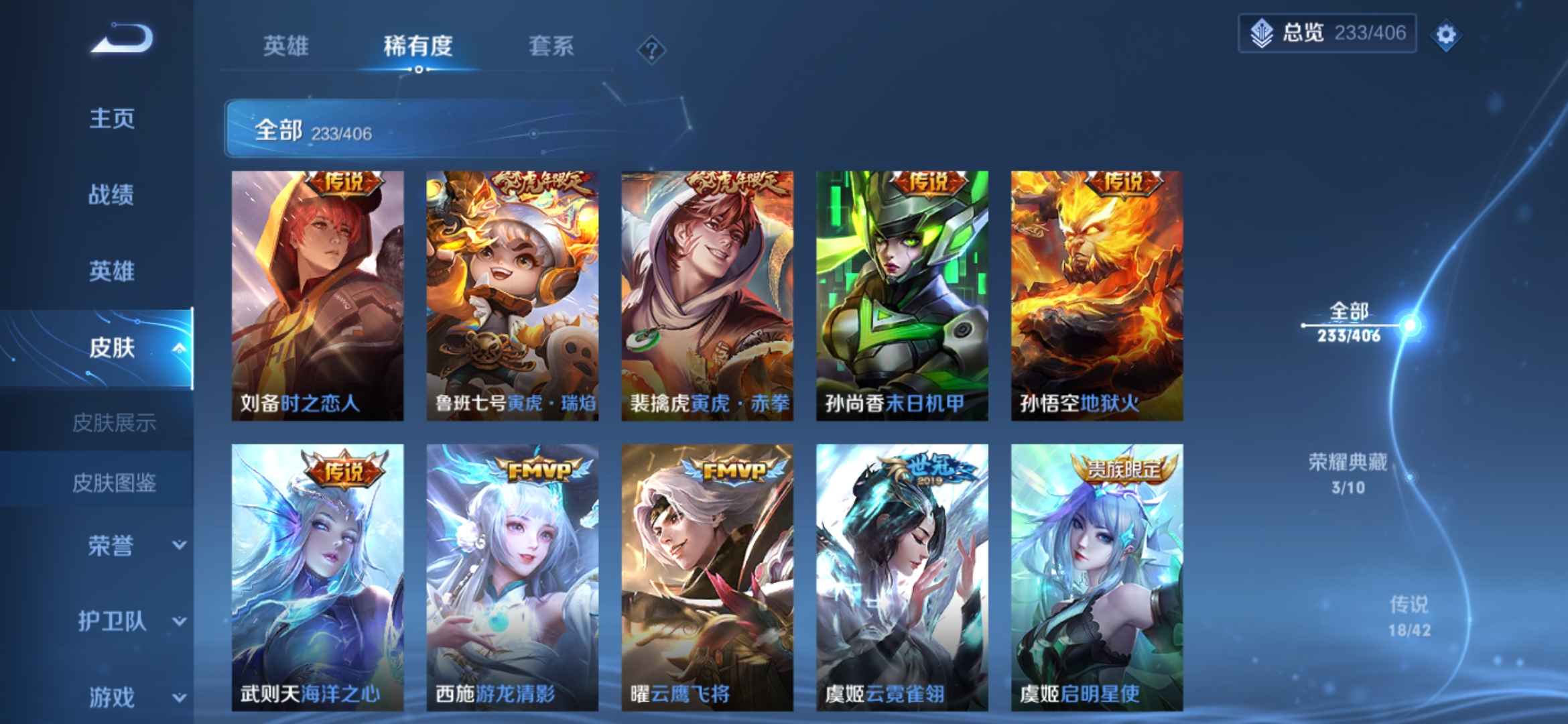Open the 游戏 section in sidebar
The image size is (1568, 724).
[x=111, y=697]
